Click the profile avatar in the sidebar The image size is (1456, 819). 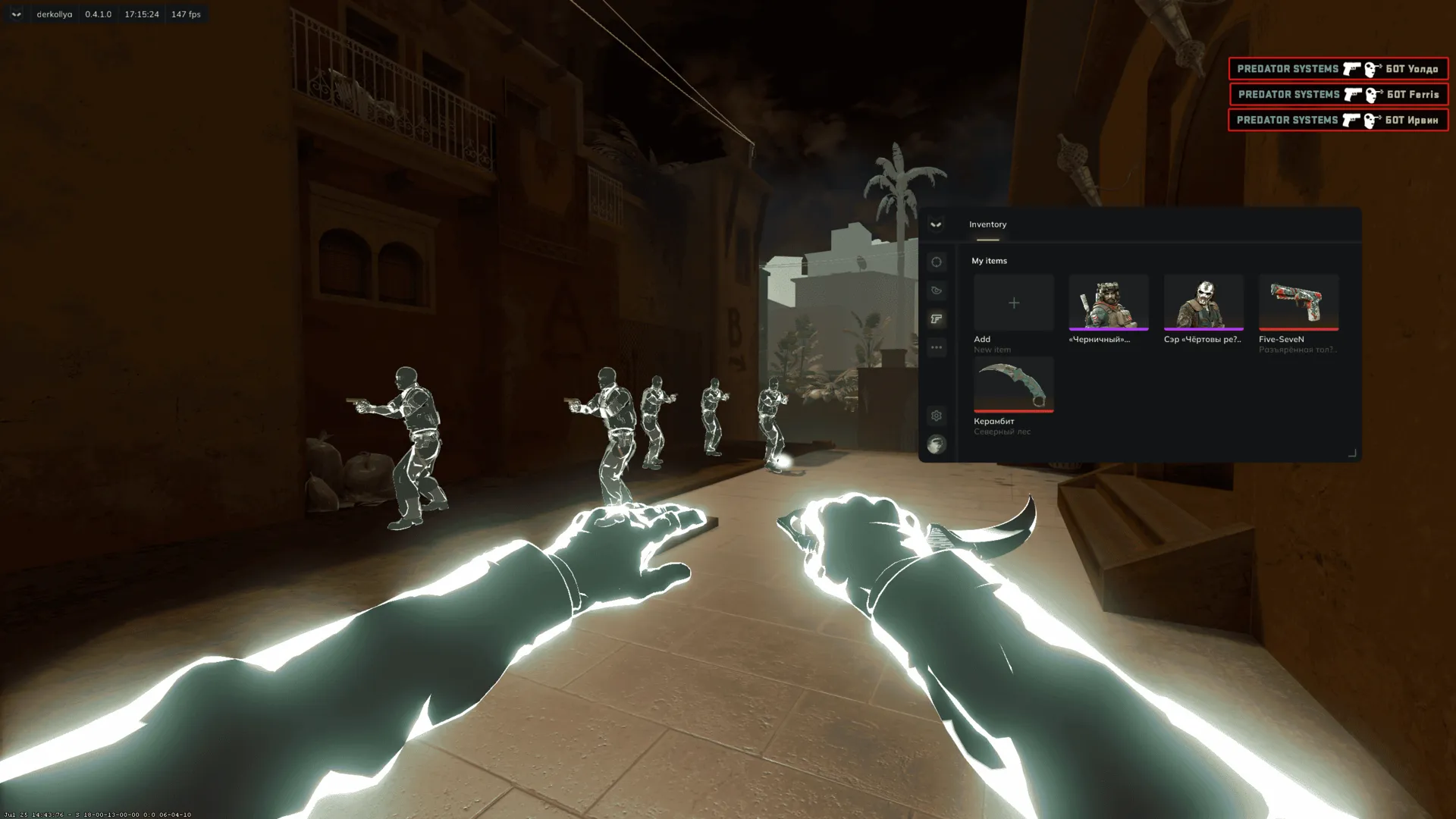coord(937,444)
